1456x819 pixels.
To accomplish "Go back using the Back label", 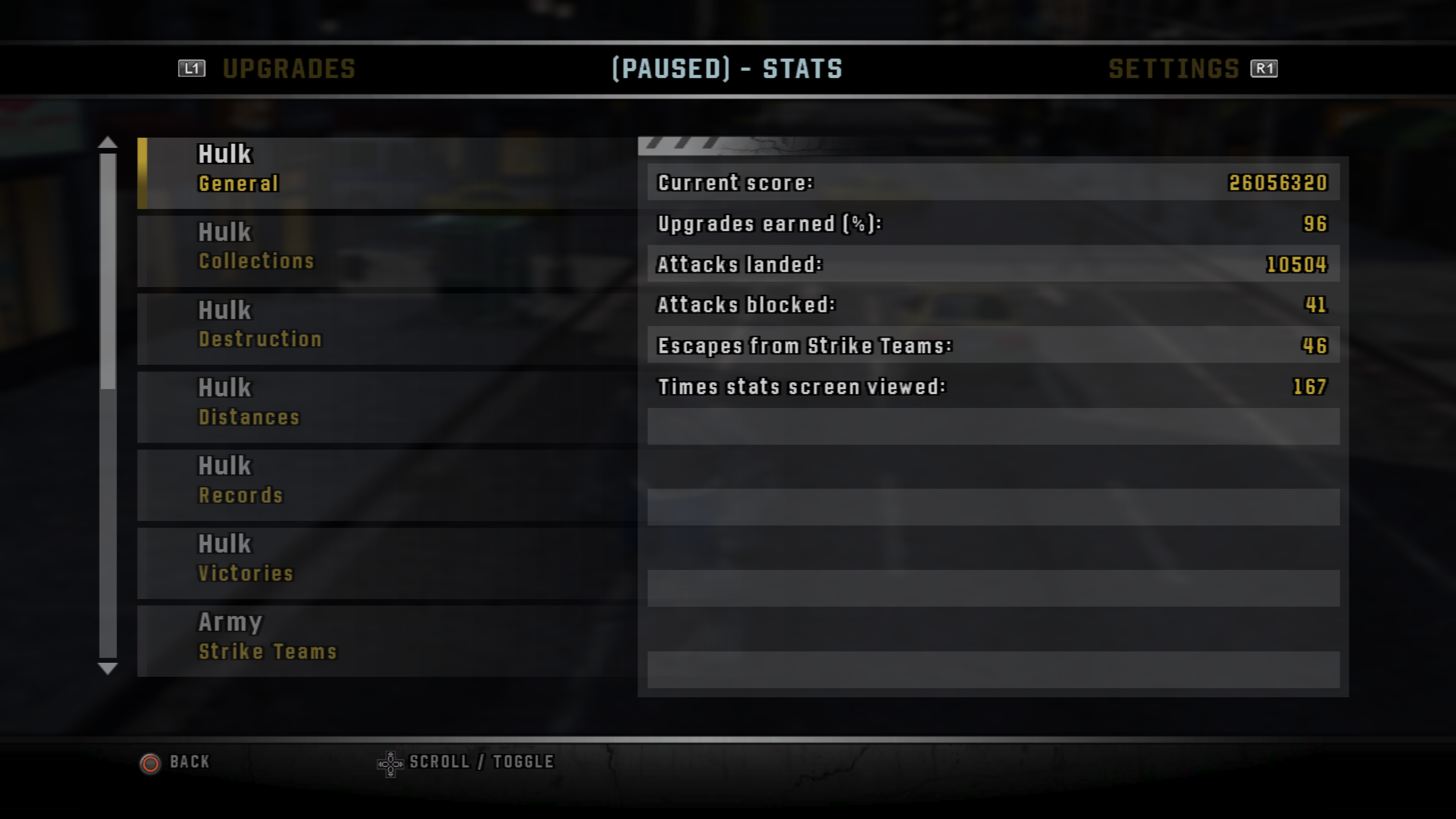I will (189, 762).
